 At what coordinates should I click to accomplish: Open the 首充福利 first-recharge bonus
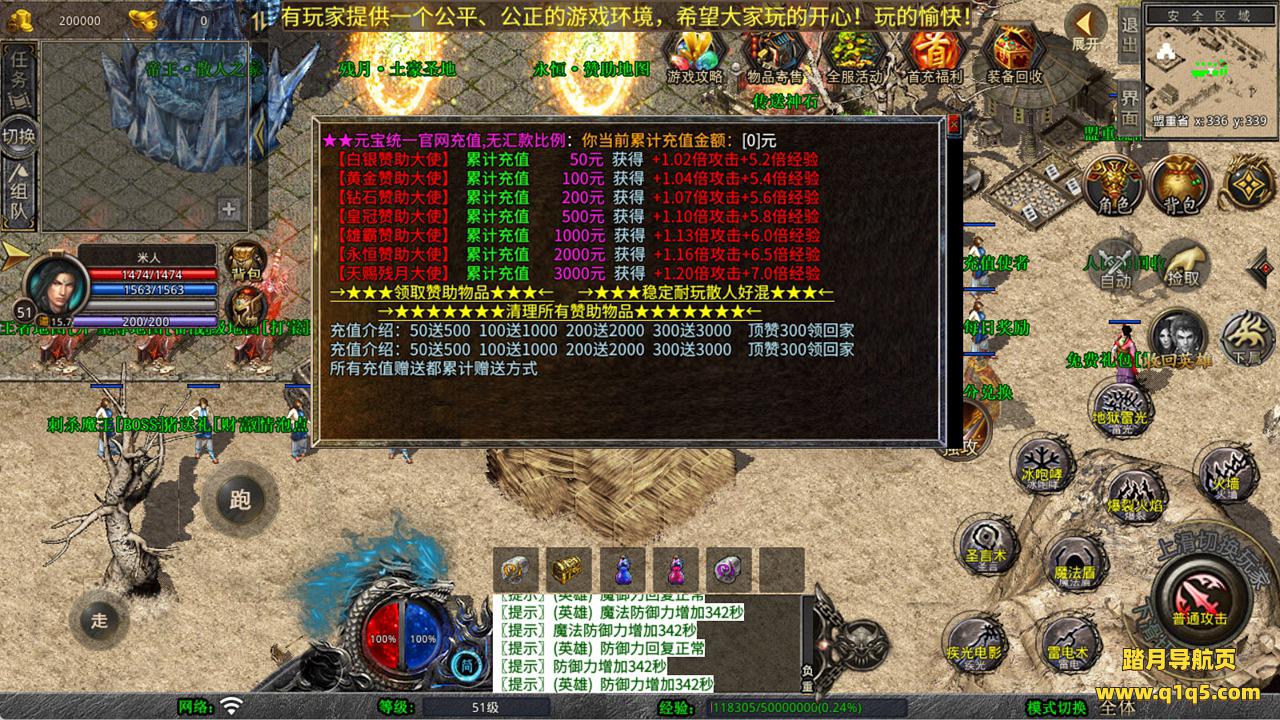pyautogui.click(x=934, y=53)
